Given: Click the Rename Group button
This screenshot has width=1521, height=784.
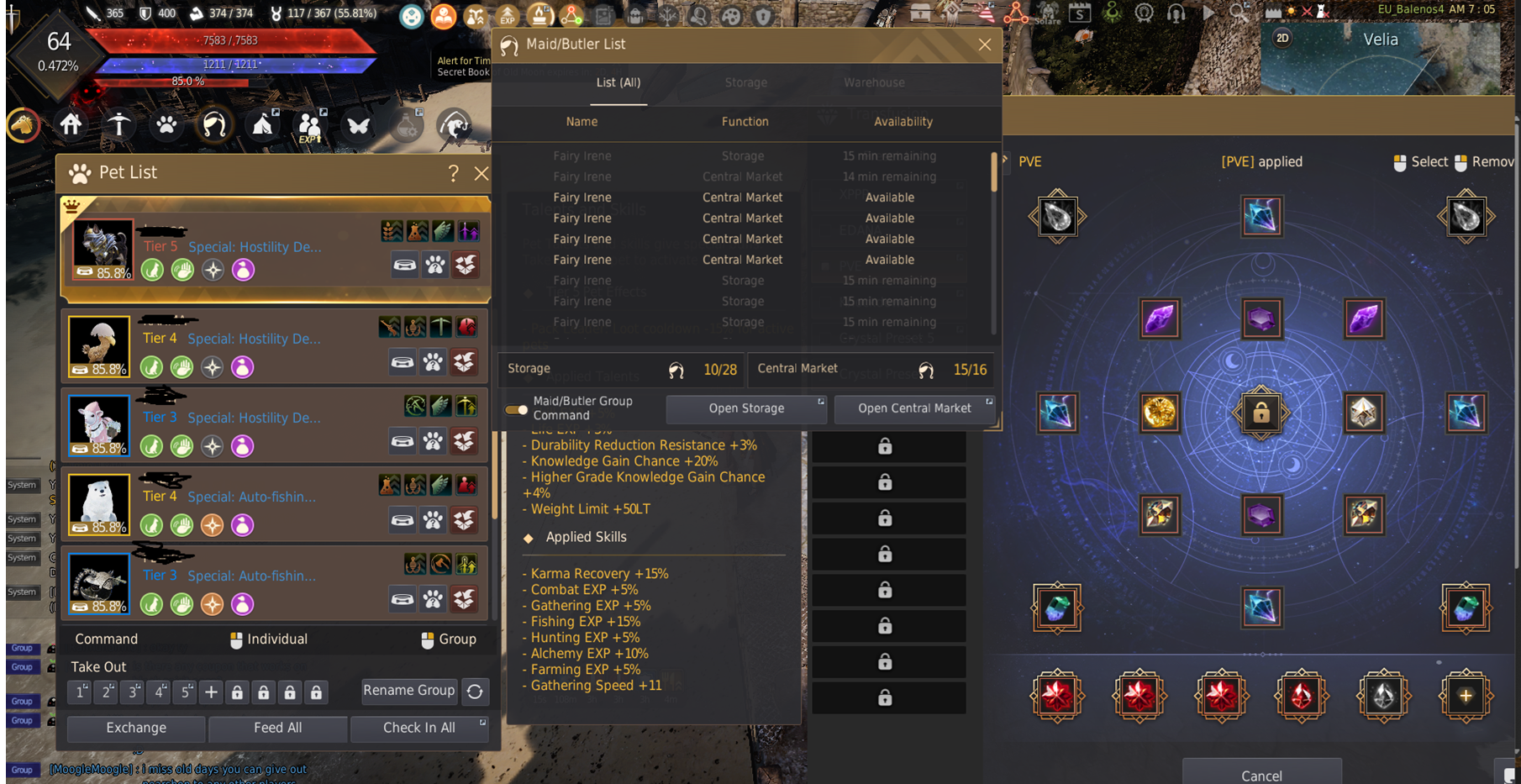Looking at the screenshot, I should point(409,691).
